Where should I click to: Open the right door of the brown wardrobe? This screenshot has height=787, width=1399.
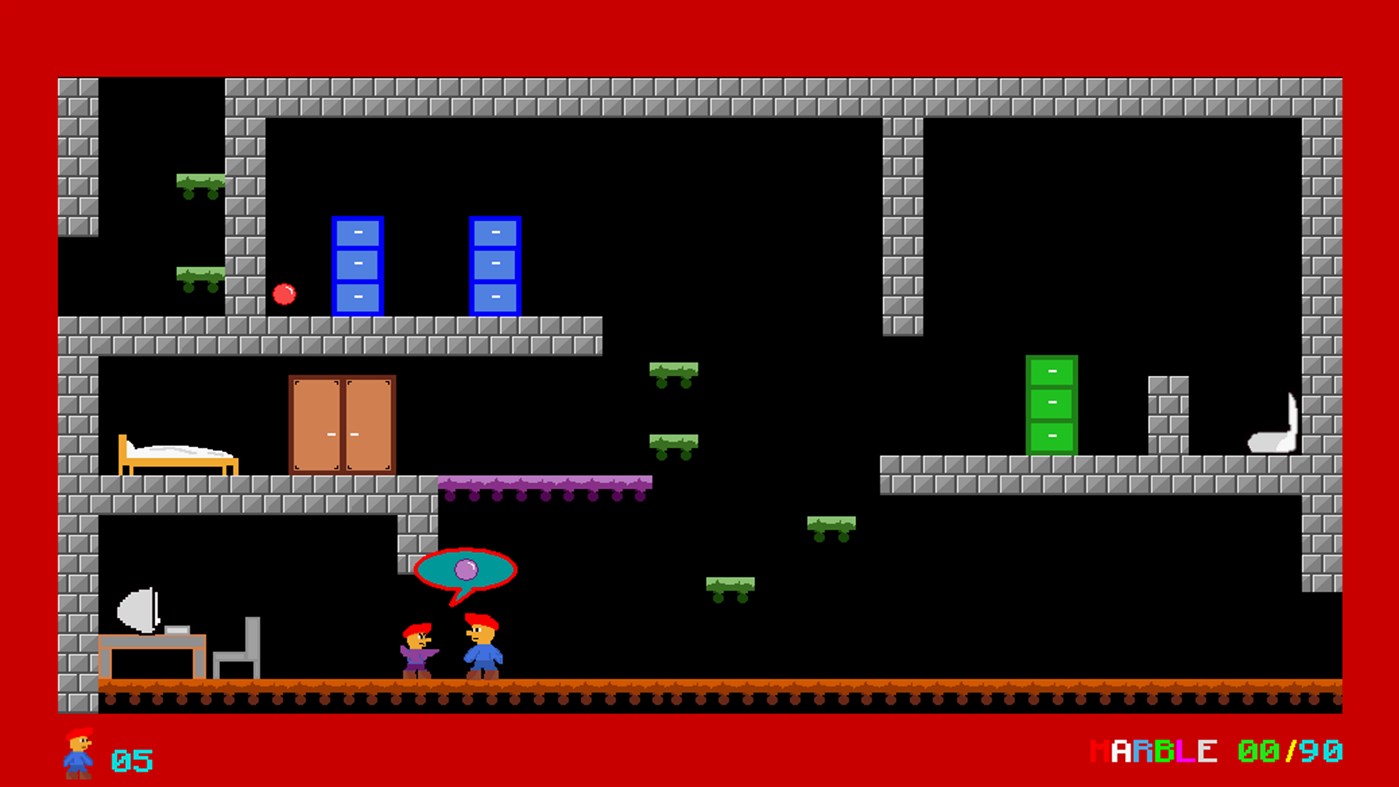point(368,425)
